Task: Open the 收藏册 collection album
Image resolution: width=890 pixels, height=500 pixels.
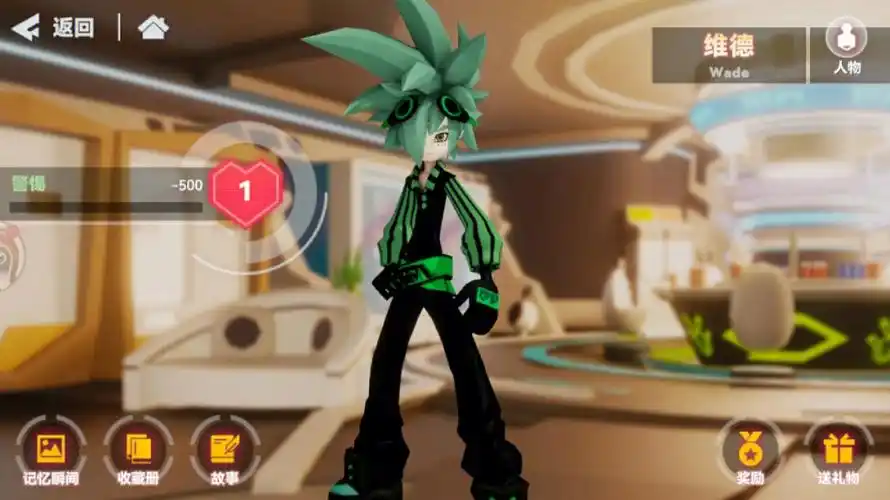Action: pos(137,453)
